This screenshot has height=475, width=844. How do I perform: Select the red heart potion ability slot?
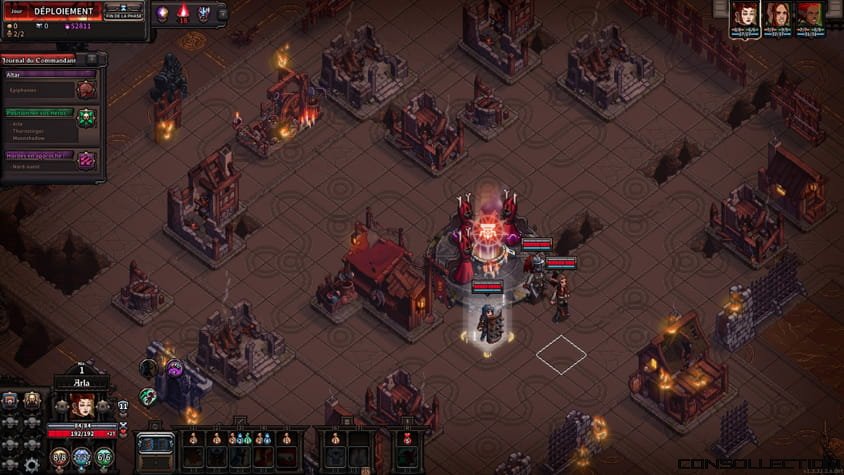[406, 439]
